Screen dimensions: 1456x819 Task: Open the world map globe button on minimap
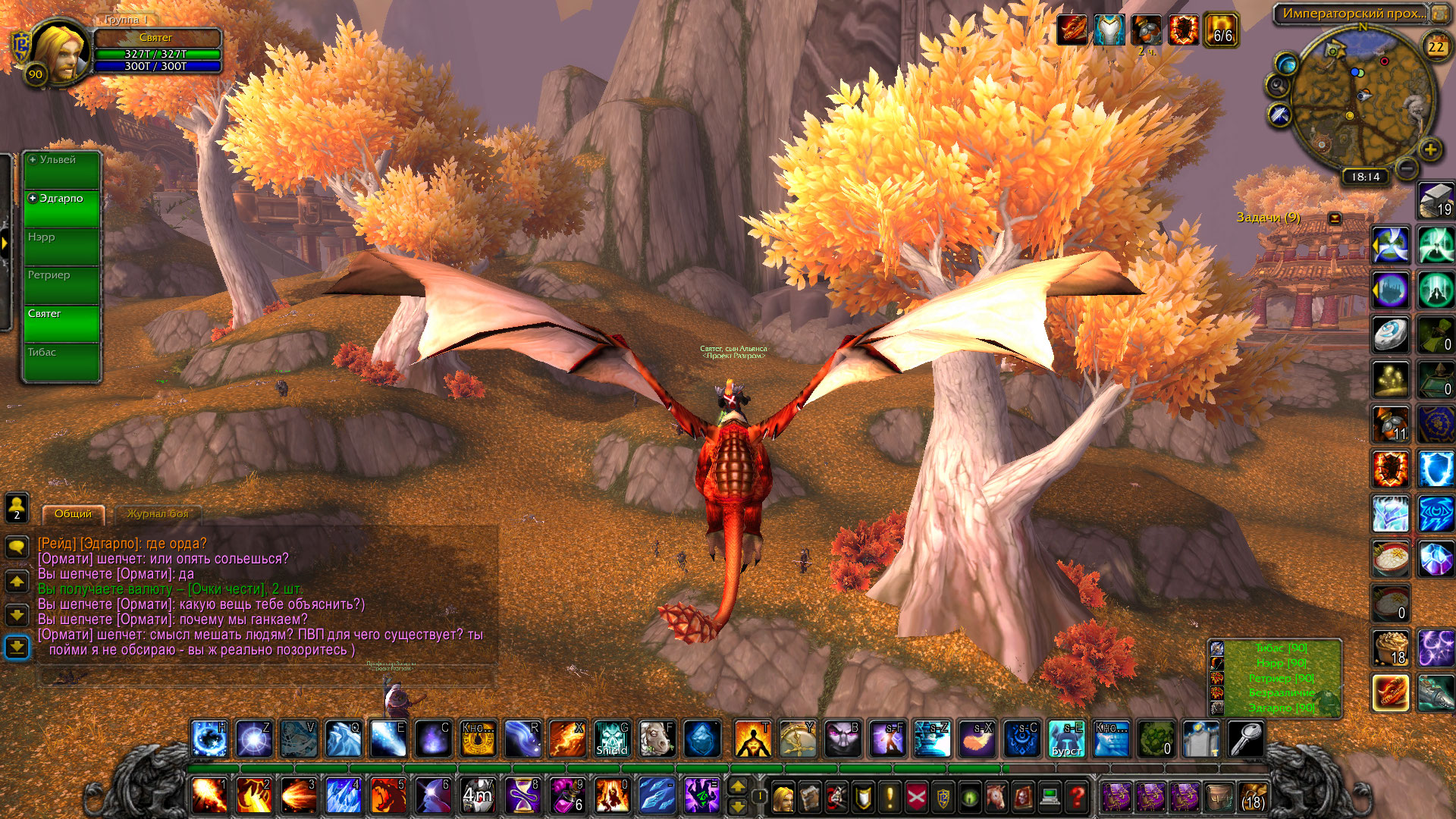[1286, 62]
